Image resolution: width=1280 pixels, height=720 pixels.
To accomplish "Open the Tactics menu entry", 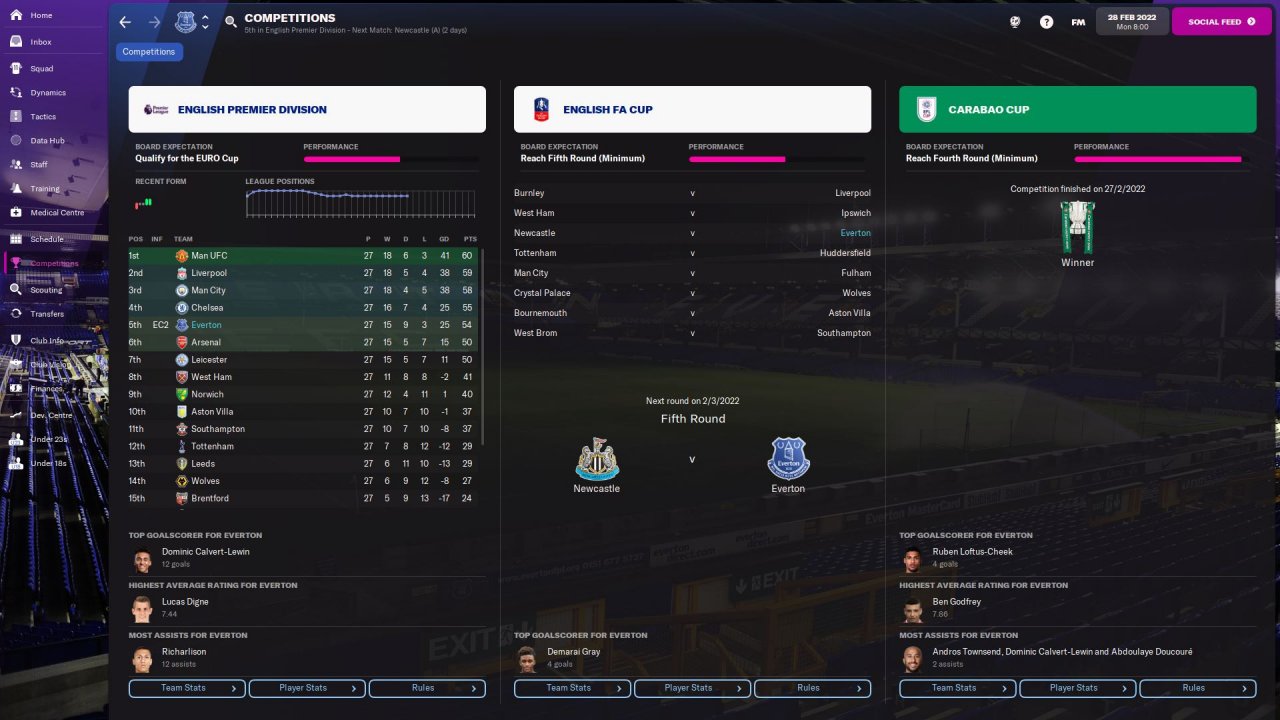I will click(43, 117).
